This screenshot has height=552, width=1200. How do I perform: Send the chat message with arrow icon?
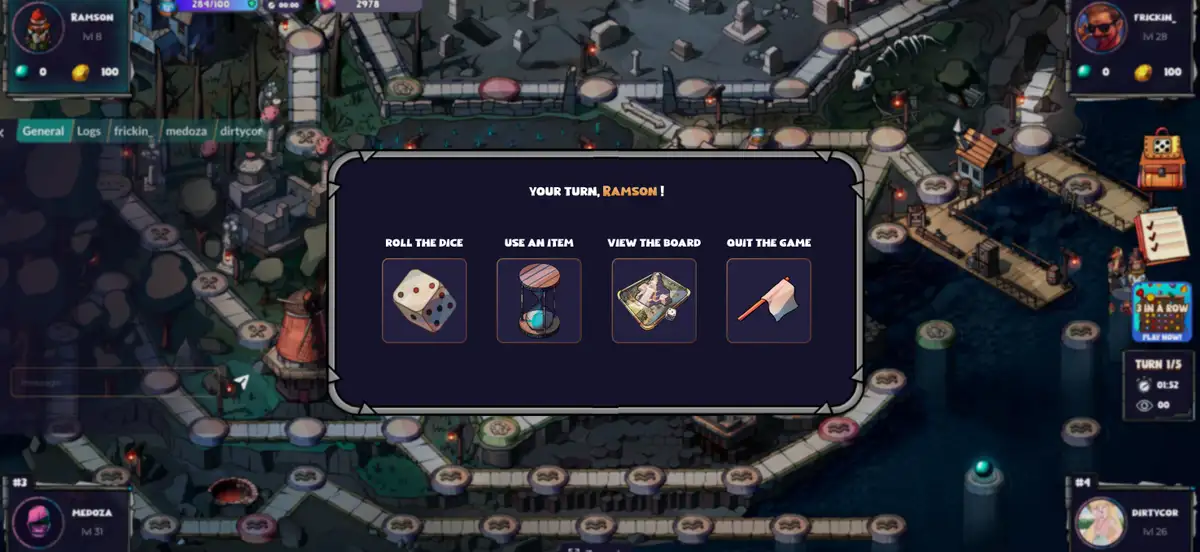click(241, 381)
